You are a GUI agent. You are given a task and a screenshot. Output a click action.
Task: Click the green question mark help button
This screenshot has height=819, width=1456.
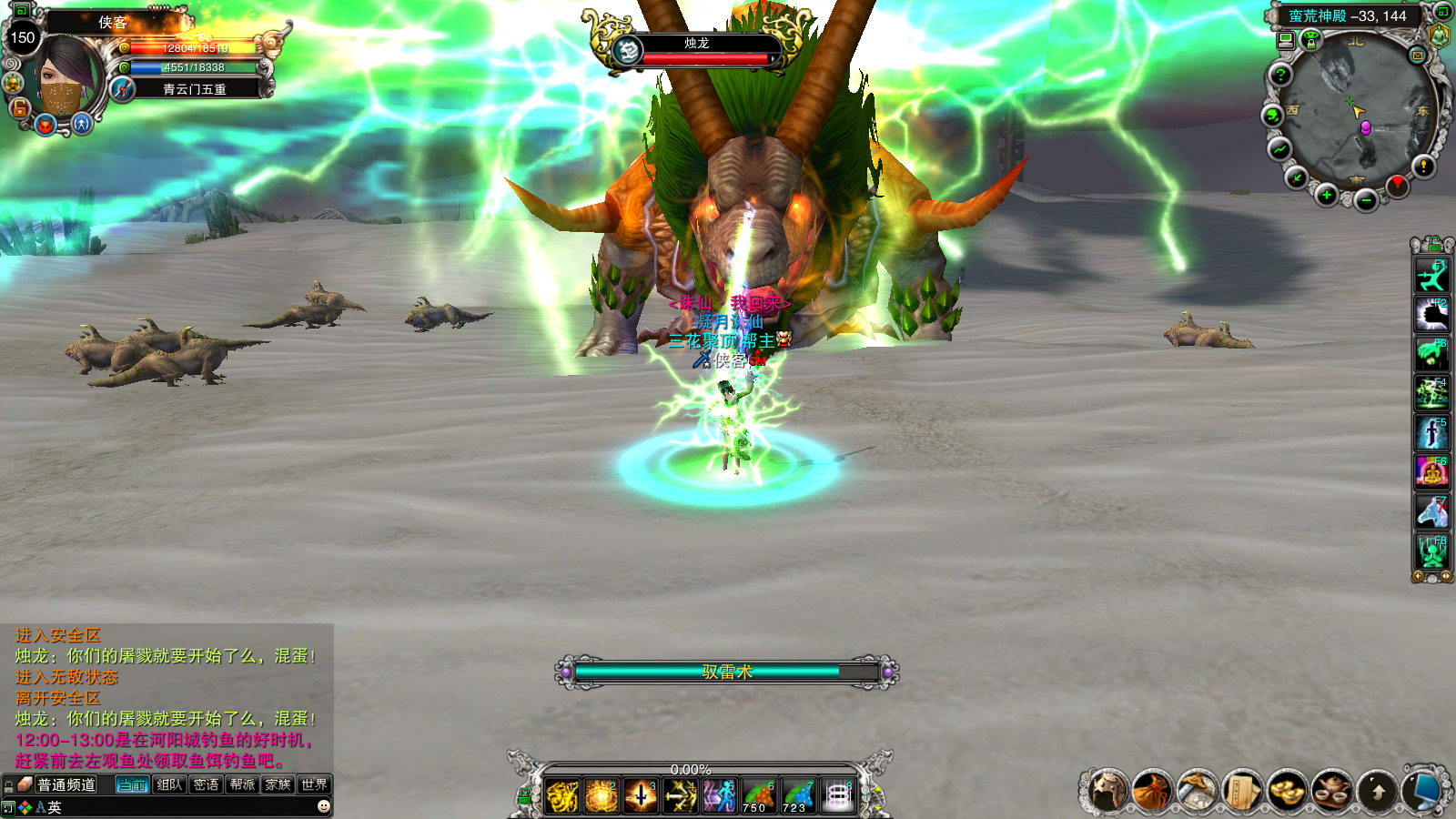click(1280, 75)
